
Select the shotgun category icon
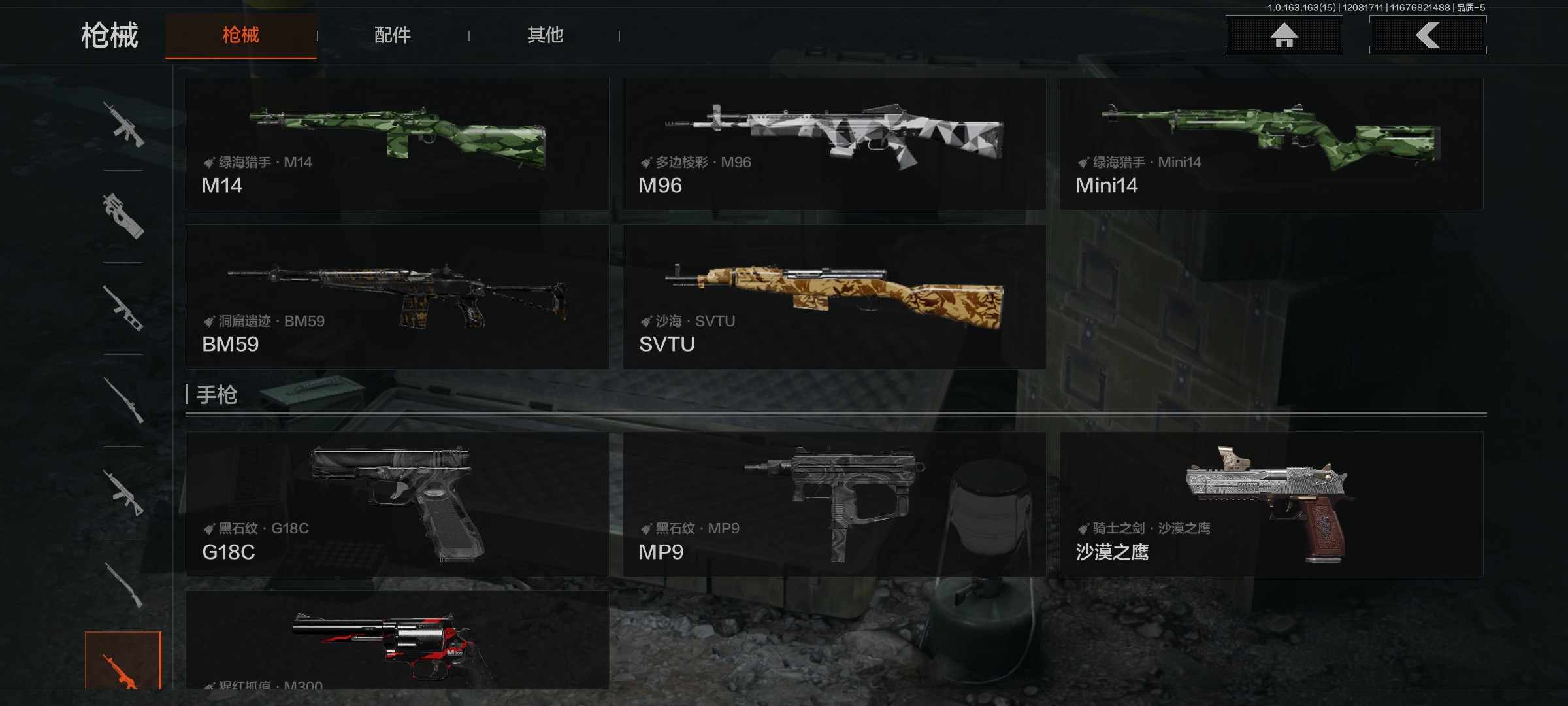[124, 585]
